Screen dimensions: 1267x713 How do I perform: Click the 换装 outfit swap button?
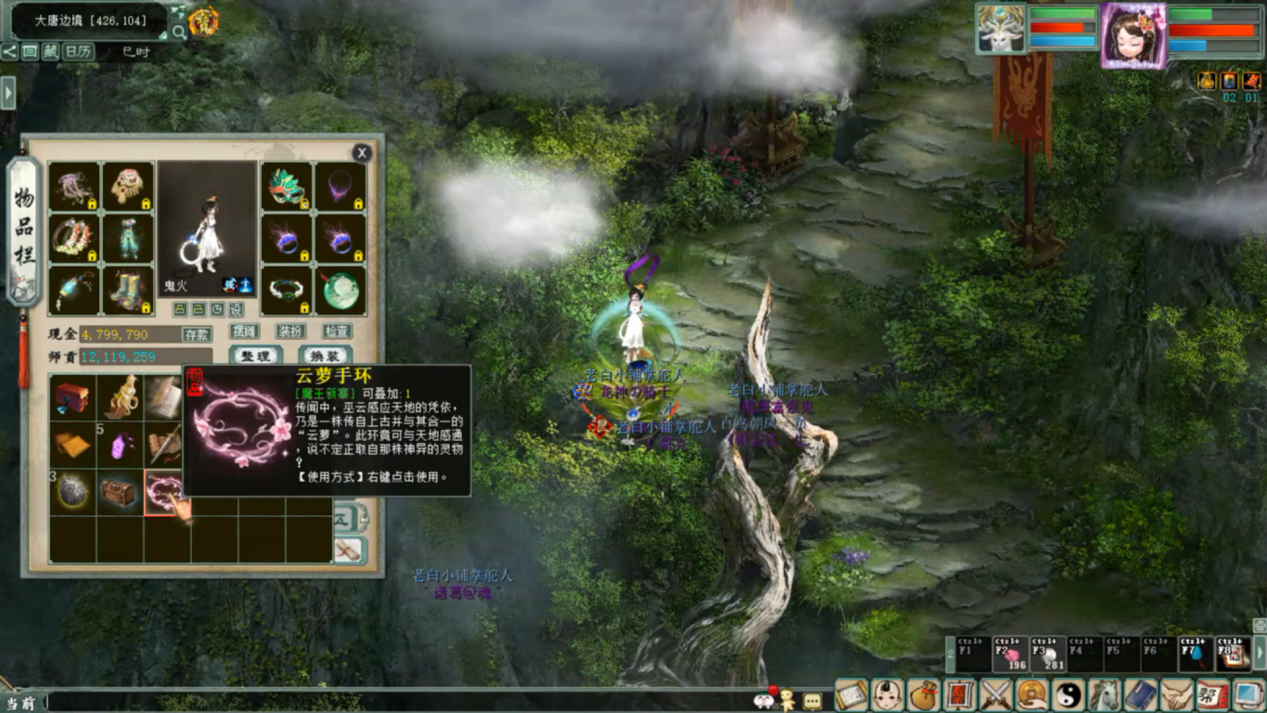[x=324, y=356]
